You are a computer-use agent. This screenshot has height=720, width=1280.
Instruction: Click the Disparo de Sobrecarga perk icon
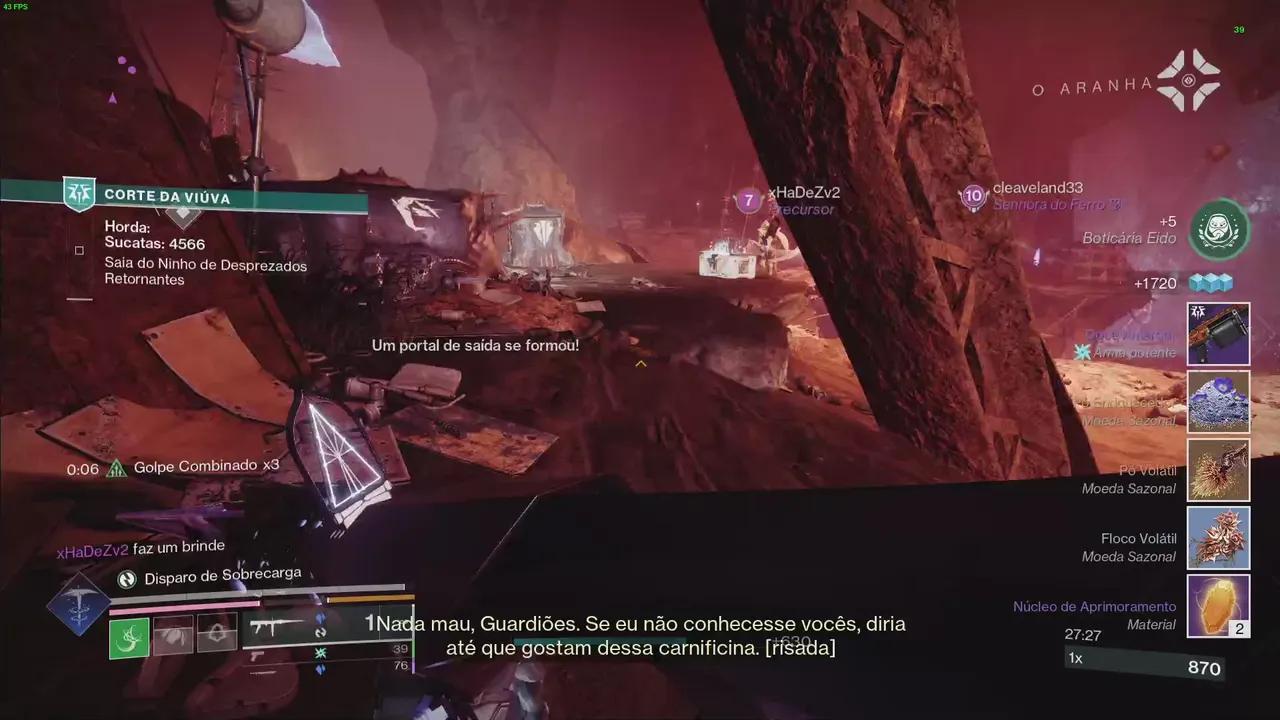pyautogui.click(x=127, y=578)
